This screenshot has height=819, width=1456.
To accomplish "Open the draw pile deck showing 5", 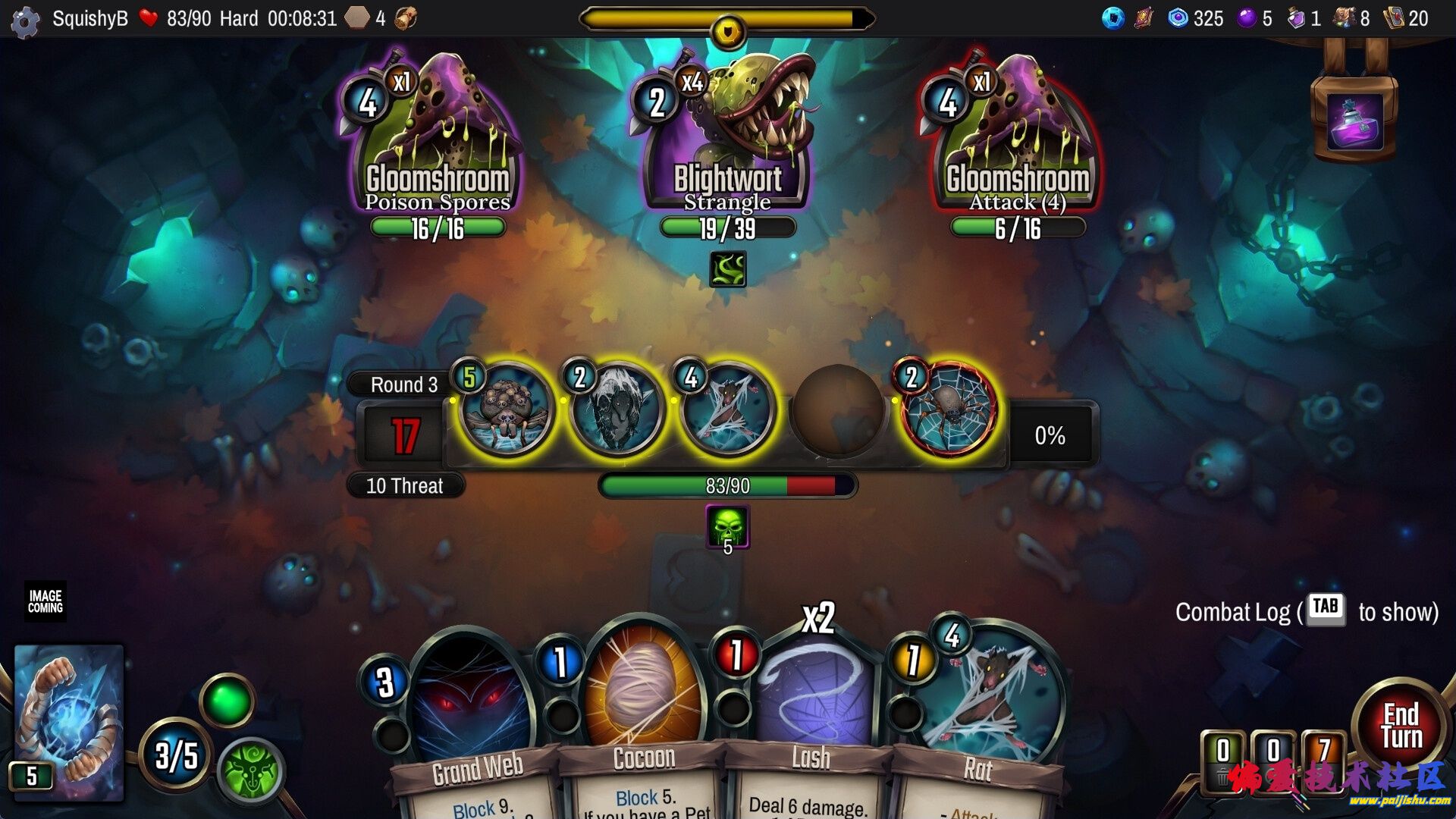I will pos(68,722).
